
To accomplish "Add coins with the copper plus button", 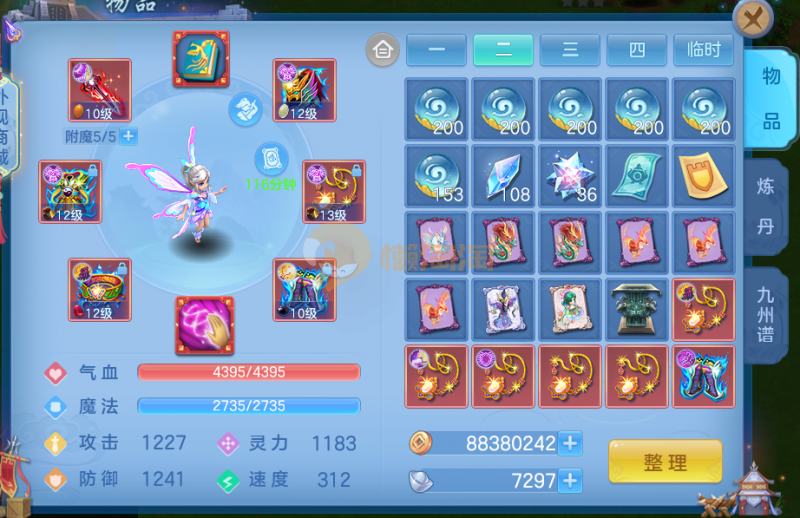I will [x=570, y=443].
